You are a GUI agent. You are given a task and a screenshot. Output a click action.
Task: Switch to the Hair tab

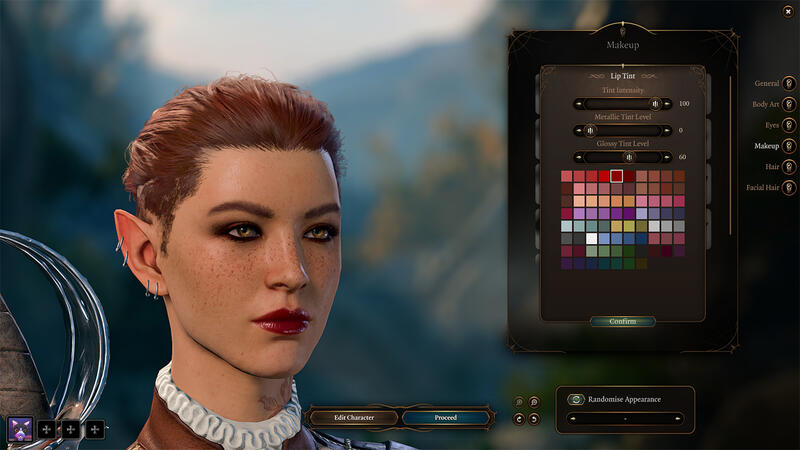tap(789, 167)
